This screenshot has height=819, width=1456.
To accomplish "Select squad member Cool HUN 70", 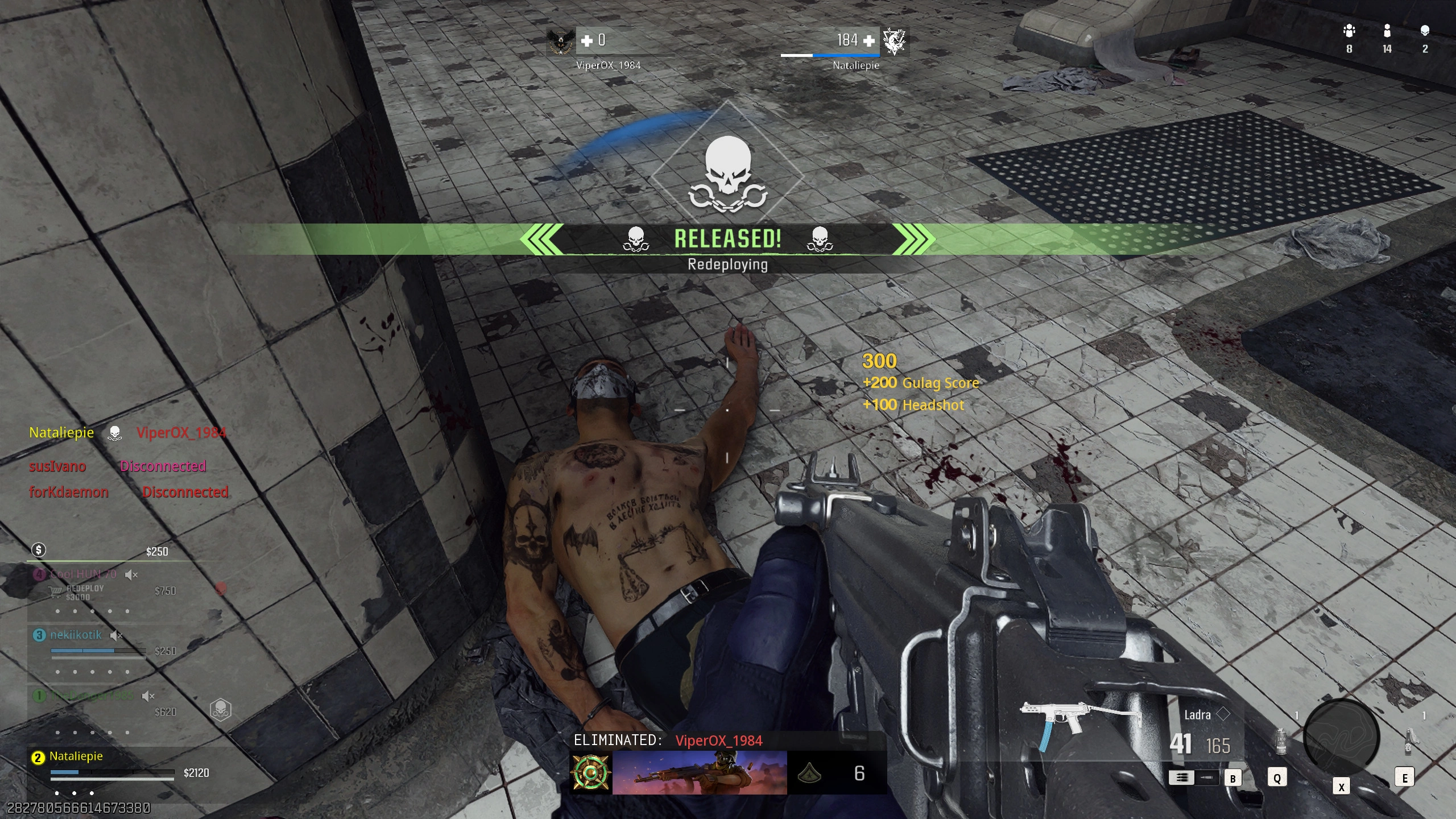I will [x=83, y=574].
